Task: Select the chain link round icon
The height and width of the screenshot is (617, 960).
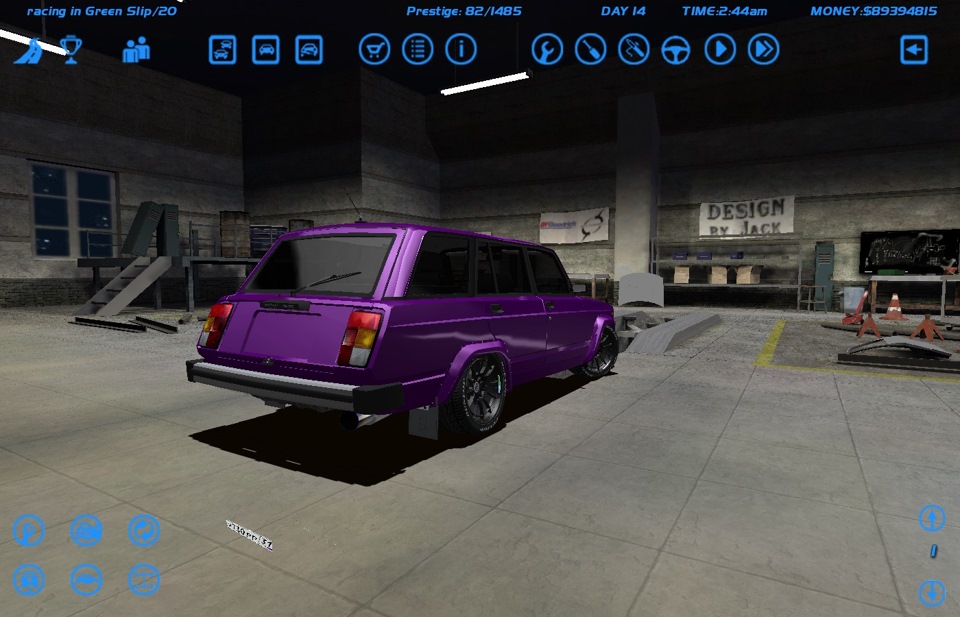Action: [x=144, y=531]
